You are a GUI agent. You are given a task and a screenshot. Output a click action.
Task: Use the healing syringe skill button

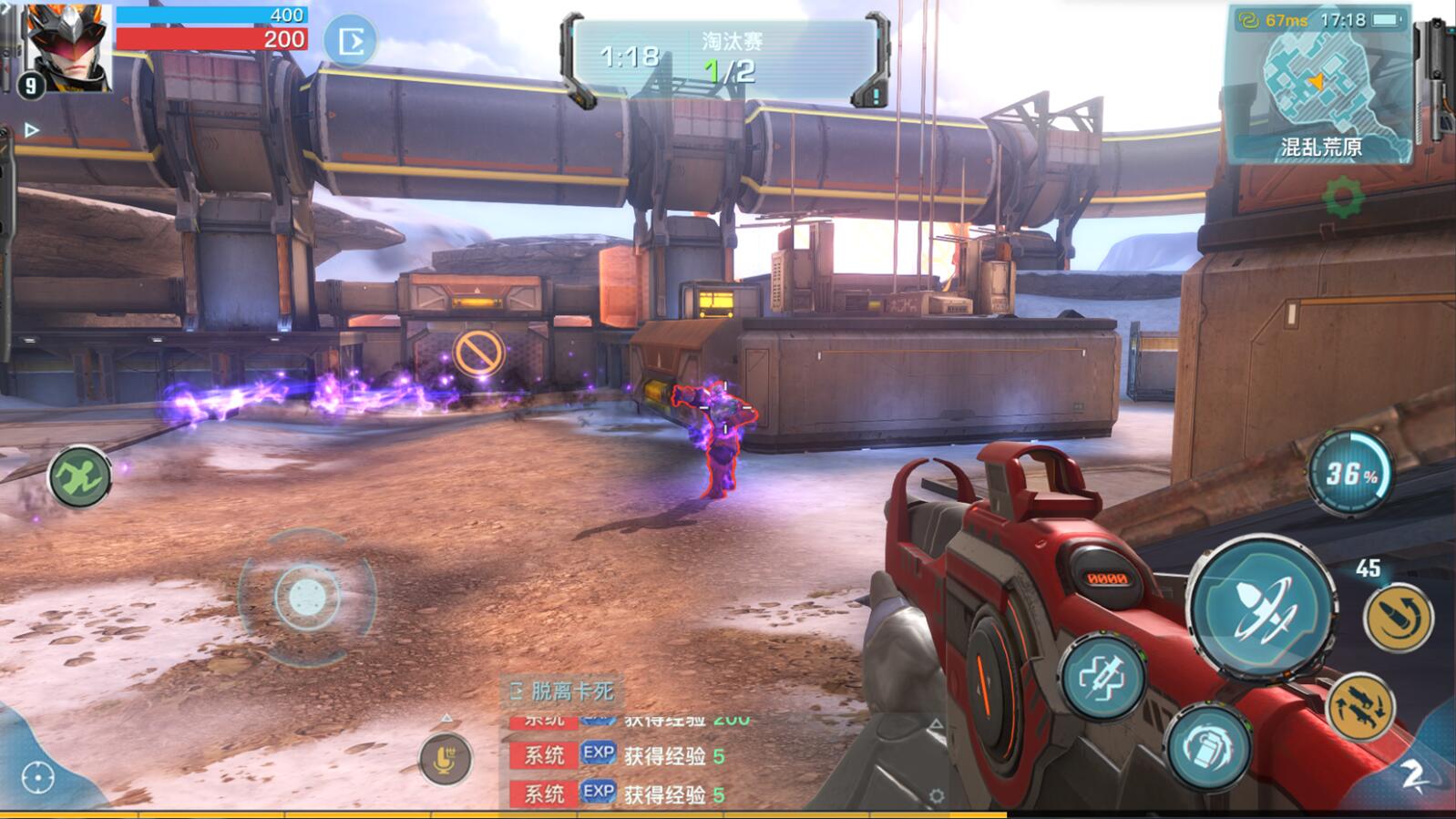click(x=1103, y=678)
